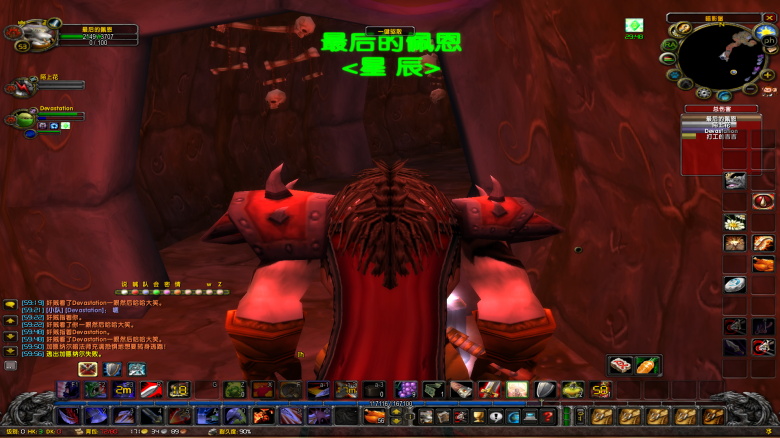
Task: Select the party member with lightning portrait
Action: click(x=23, y=87)
